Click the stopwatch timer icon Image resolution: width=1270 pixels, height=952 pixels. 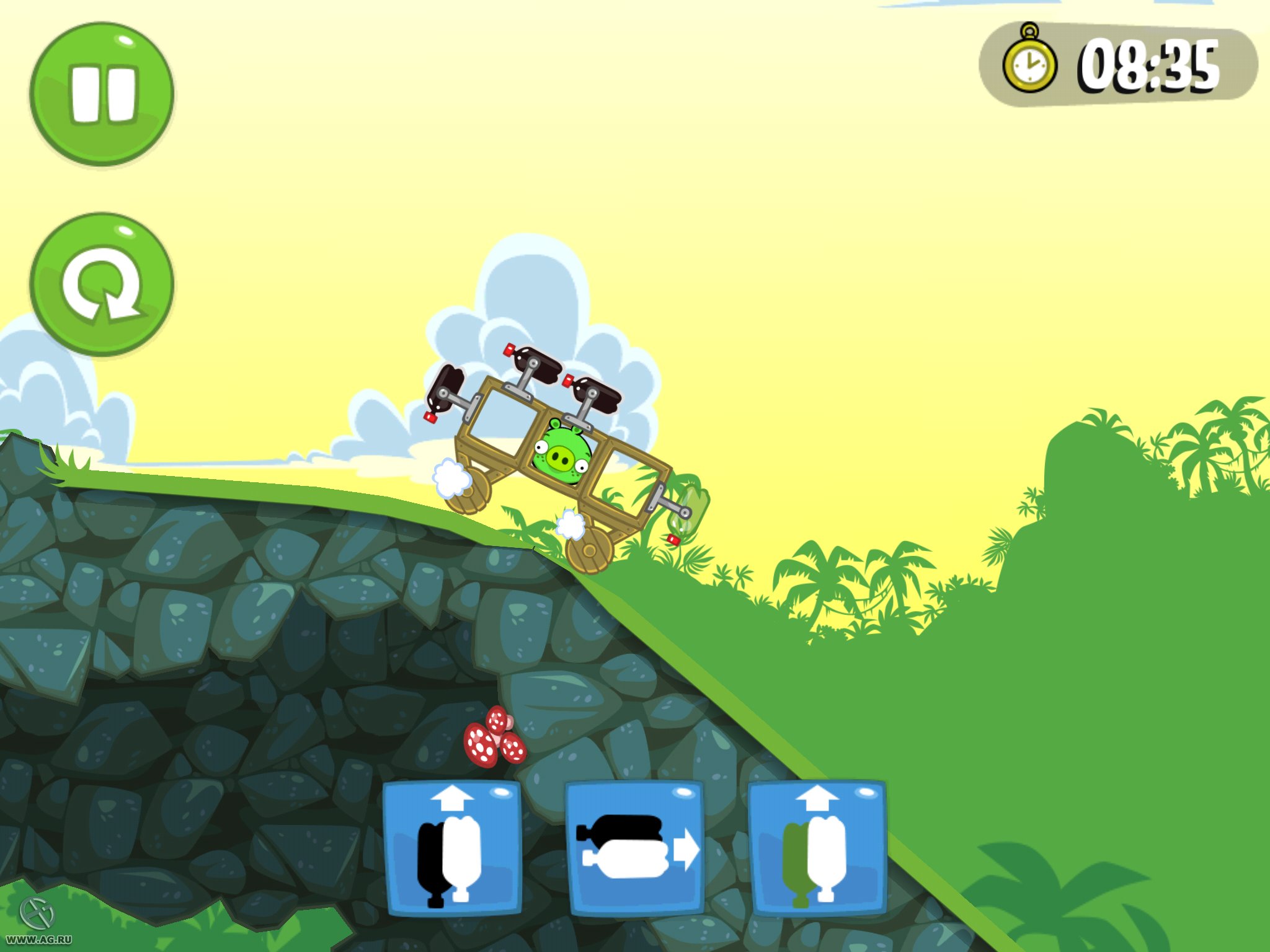1029,62
